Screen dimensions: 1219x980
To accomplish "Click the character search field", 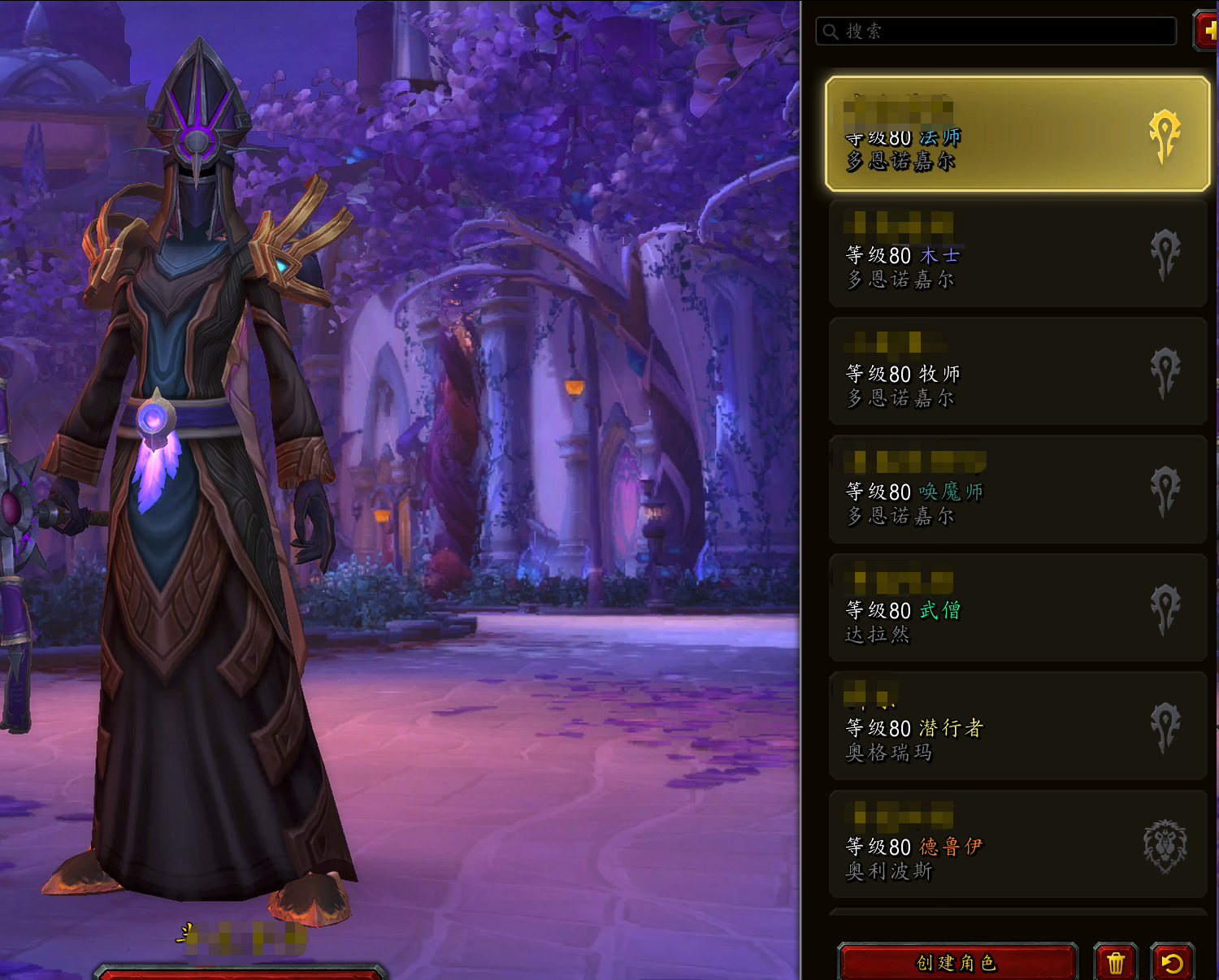I will click(996, 32).
